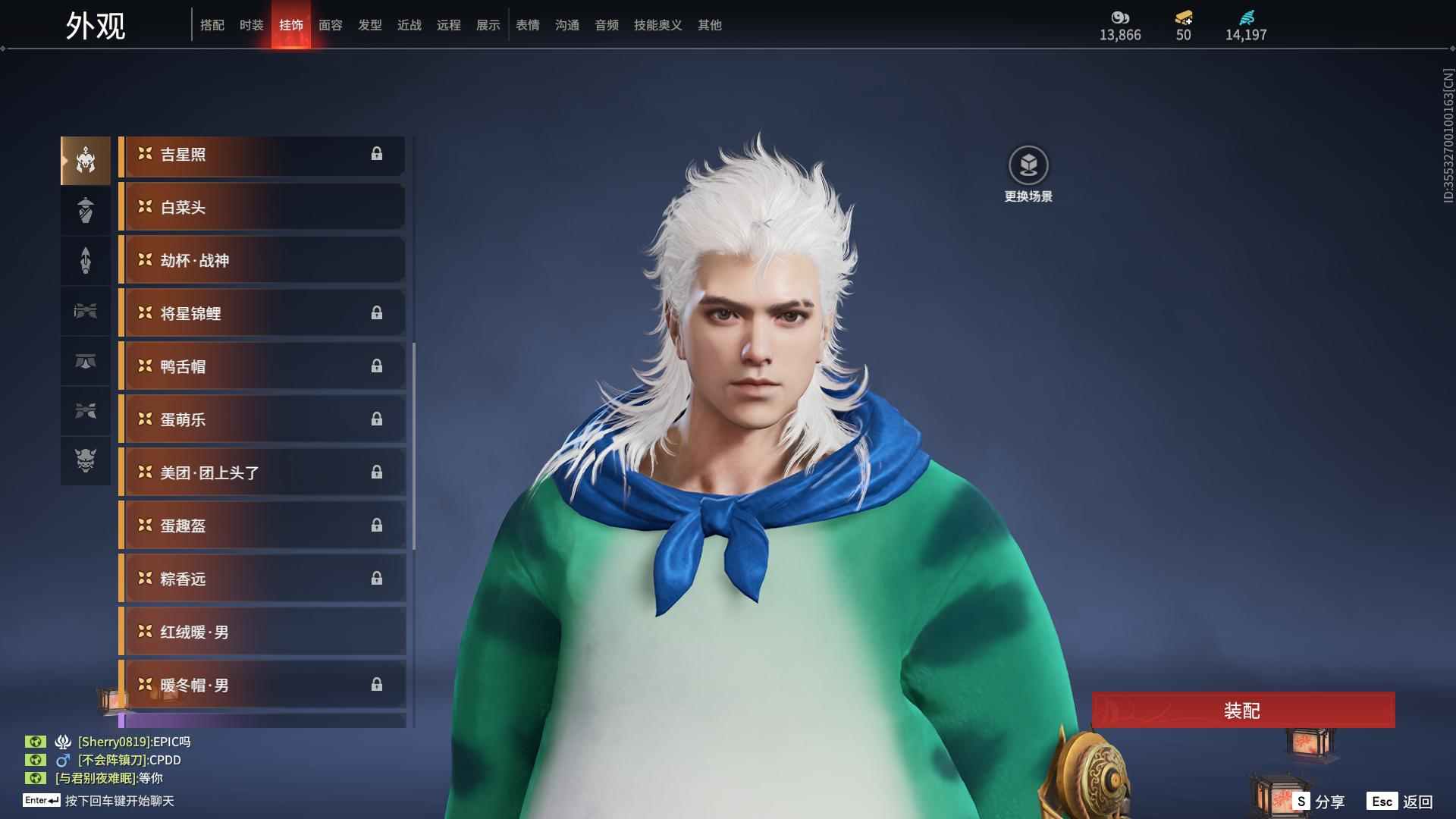The width and height of the screenshot is (1456, 819).
Task: Select the locked 鸭舌帽 item
Action: pyautogui.click(x=262, y=366)
